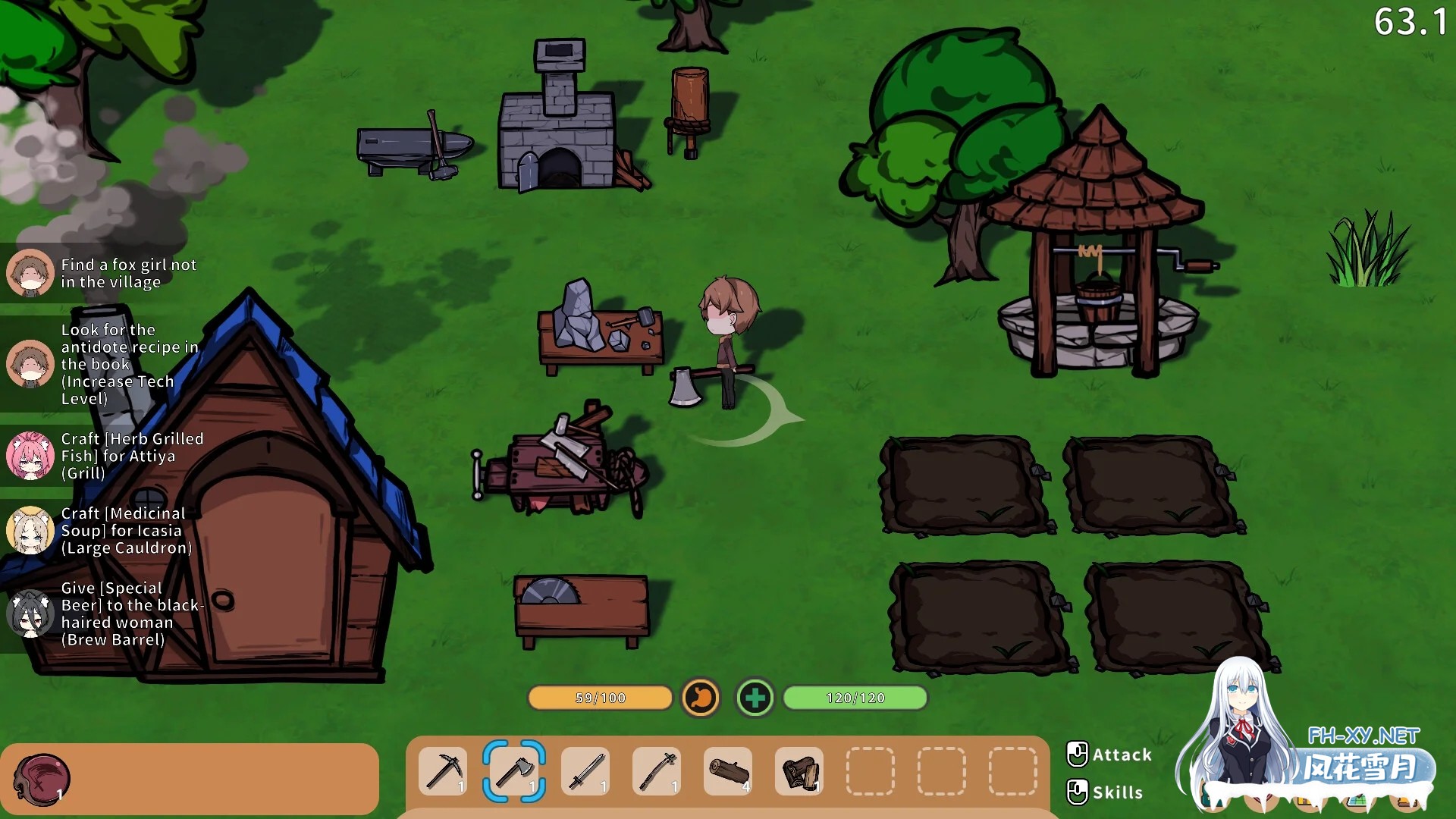Select the fishing rod hotbar slot
The height and width of the screenshot is (819, 1456).
pos(657,771)
